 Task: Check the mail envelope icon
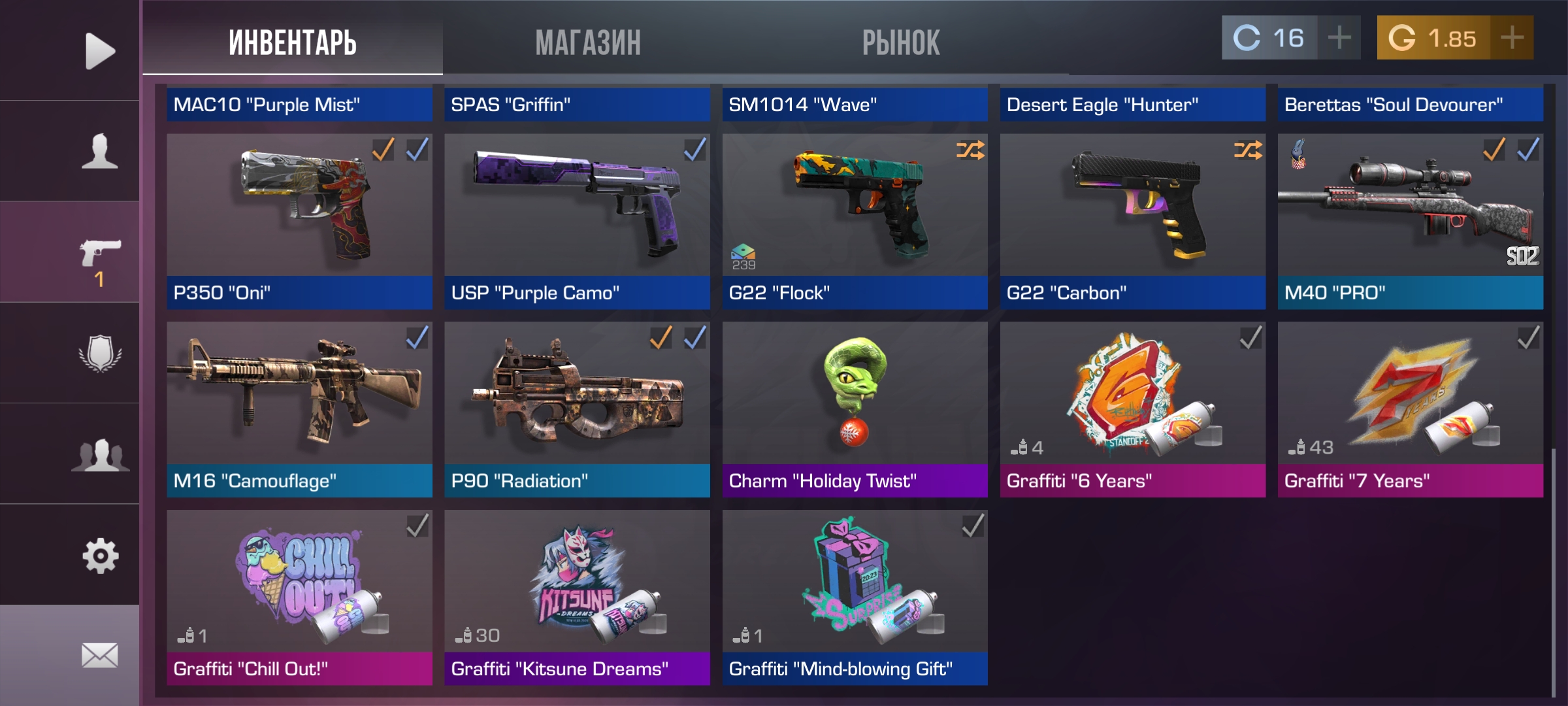99,655
